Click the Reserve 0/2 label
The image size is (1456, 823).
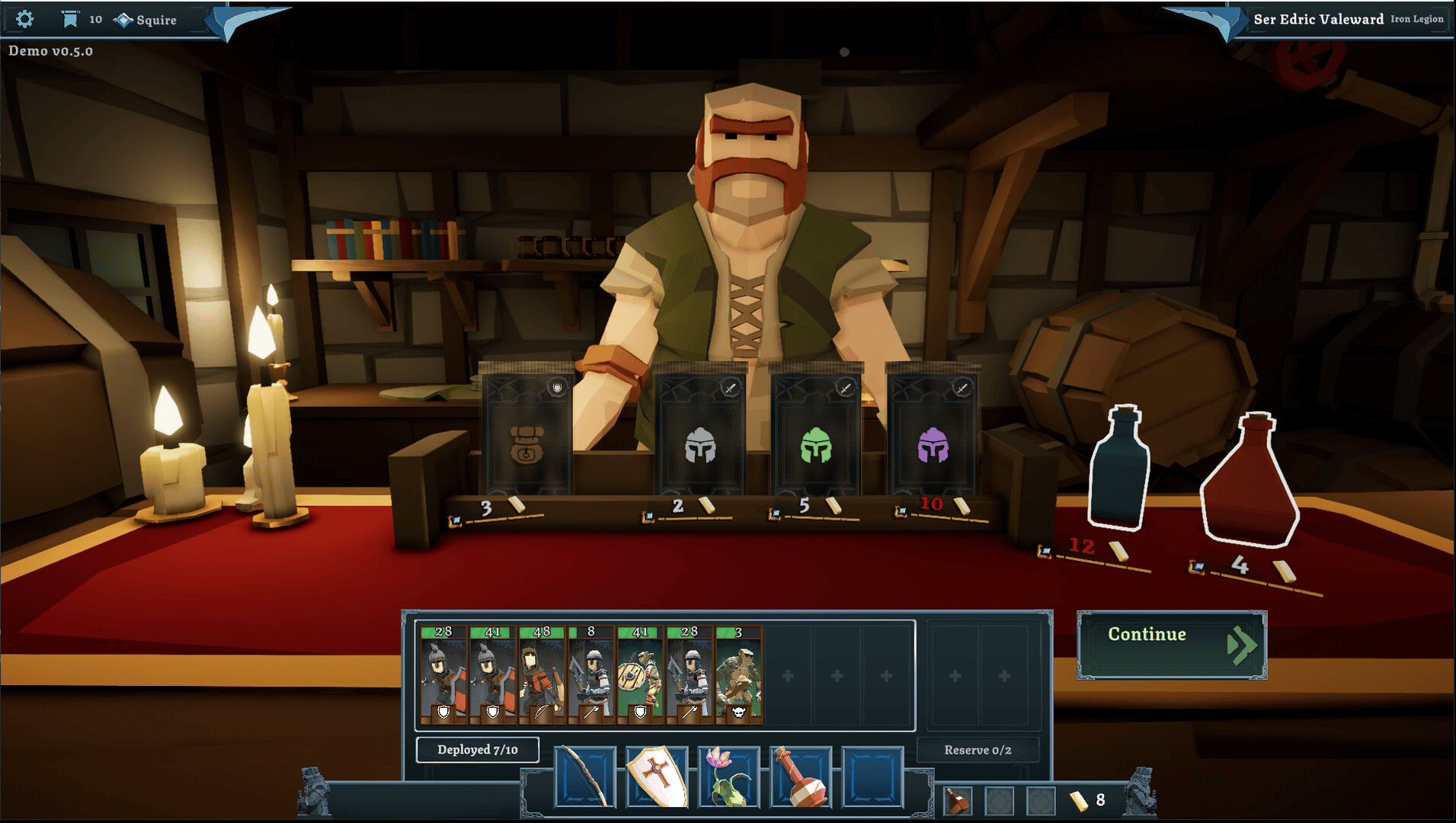978,751
